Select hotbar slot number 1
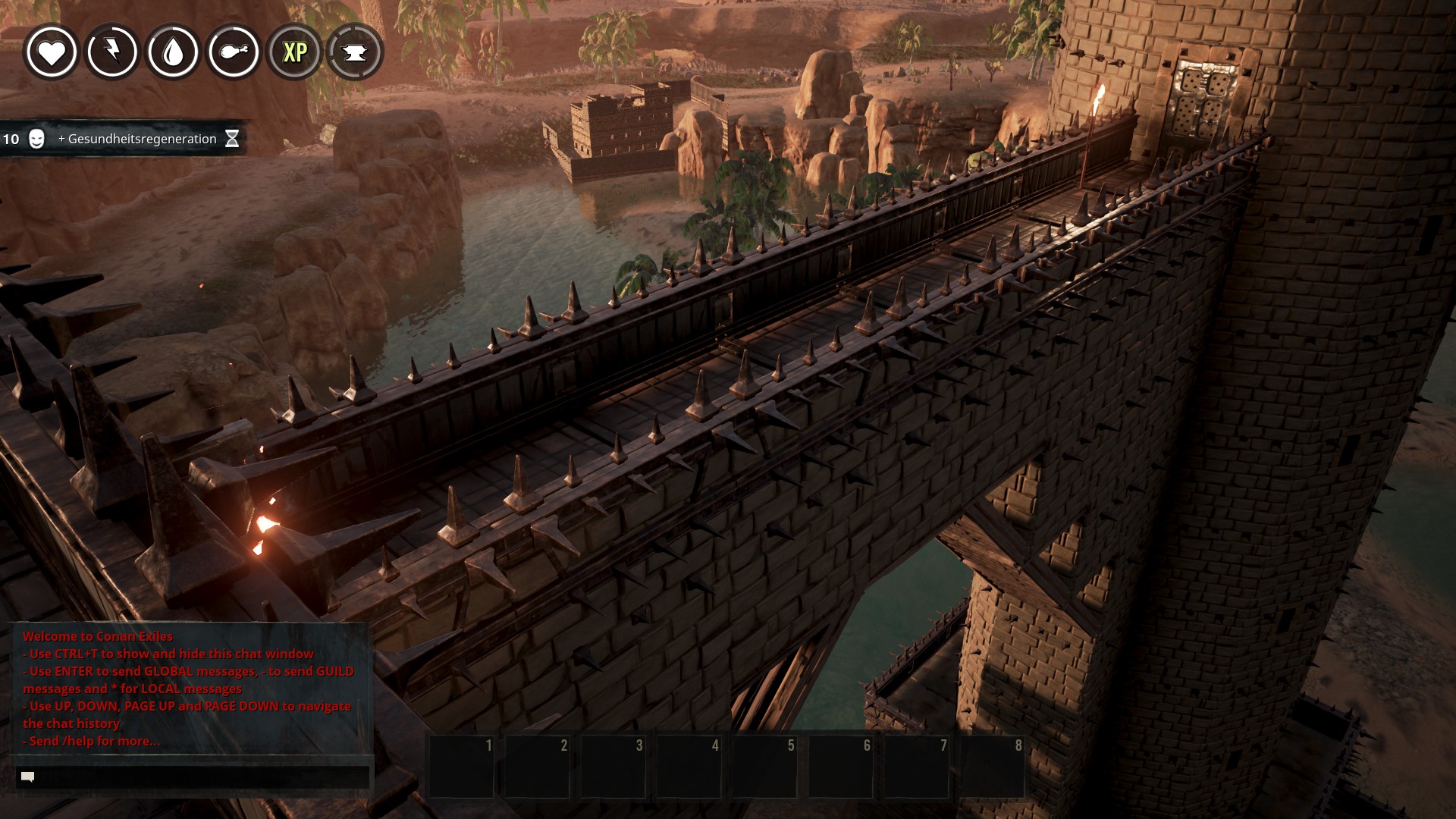Image resolution: width=1456 pixels, height=819 pixels. [462, 766]
